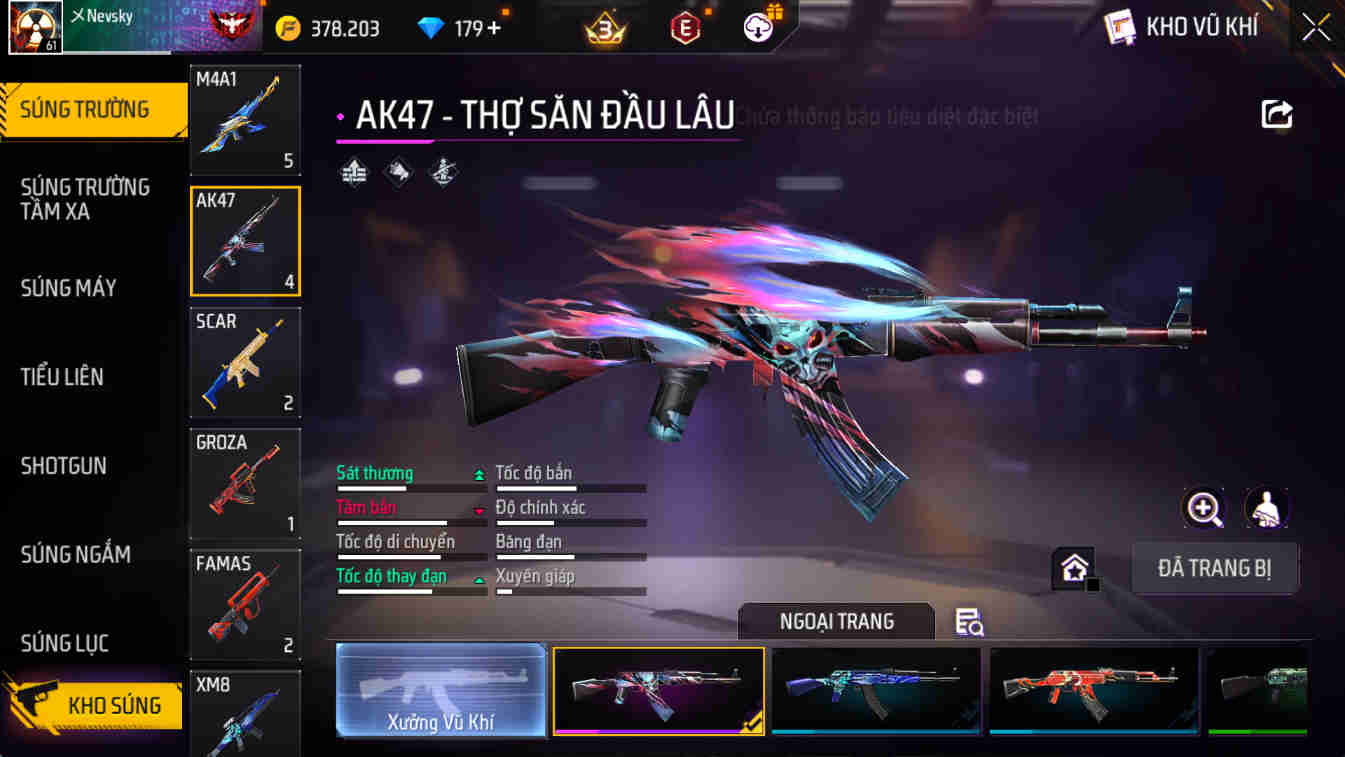Viewport: 1345px width, 757px height.
Task: Click the diamond currency icon
Action: (430, 28)
